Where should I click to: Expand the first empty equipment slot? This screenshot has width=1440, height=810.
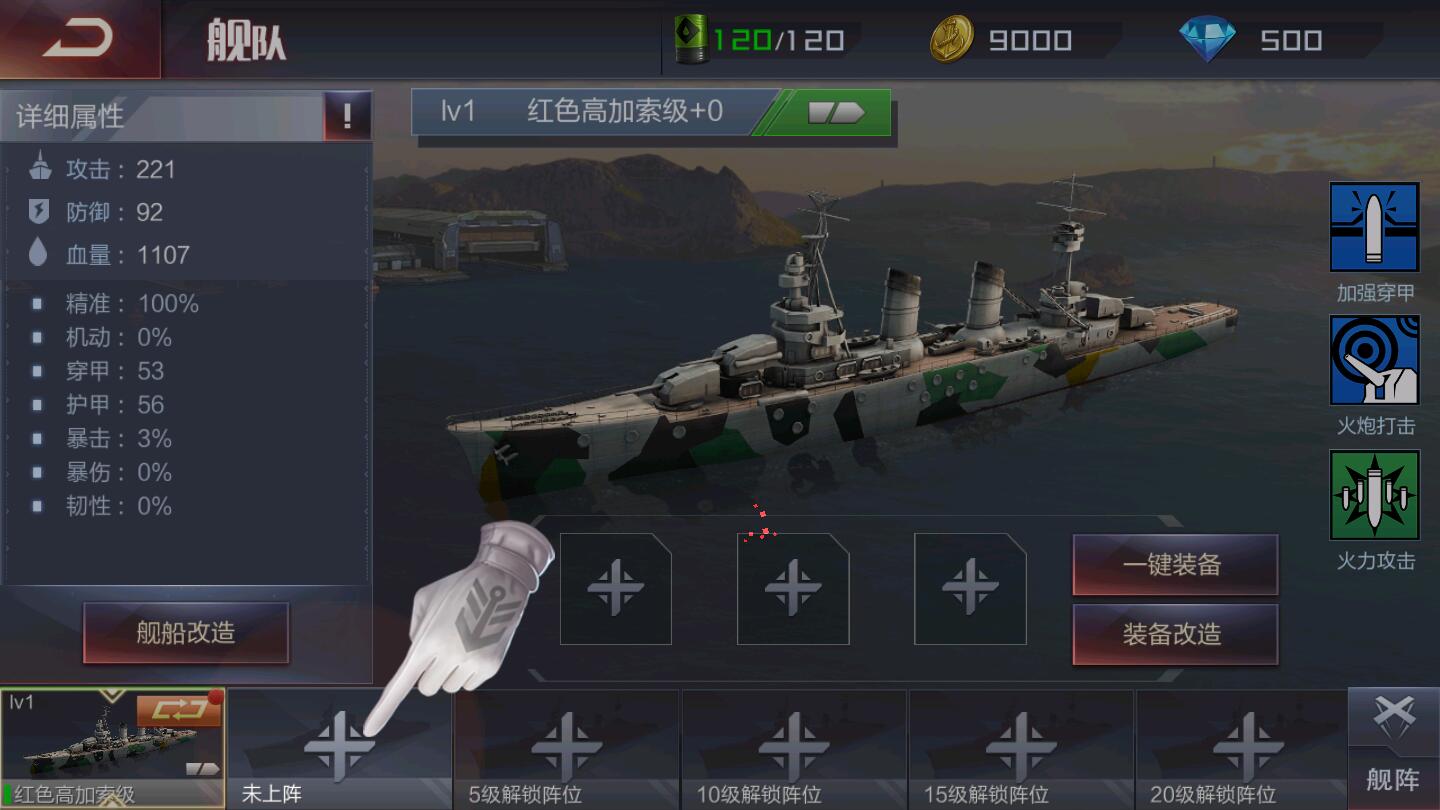tap(614, 586)
